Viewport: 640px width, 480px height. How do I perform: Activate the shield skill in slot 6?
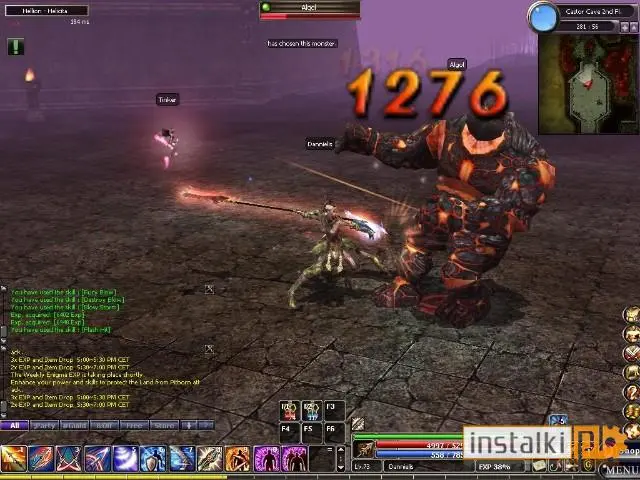153,459
